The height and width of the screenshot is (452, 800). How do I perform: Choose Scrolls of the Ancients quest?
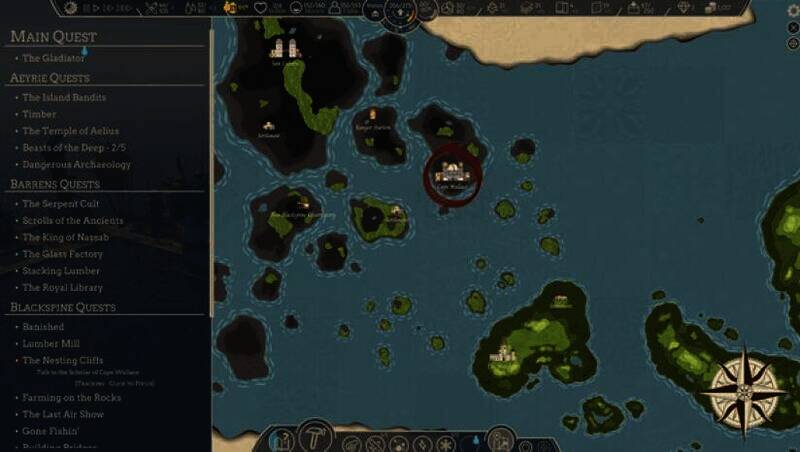pyautogui.click(x=73, y=221)
